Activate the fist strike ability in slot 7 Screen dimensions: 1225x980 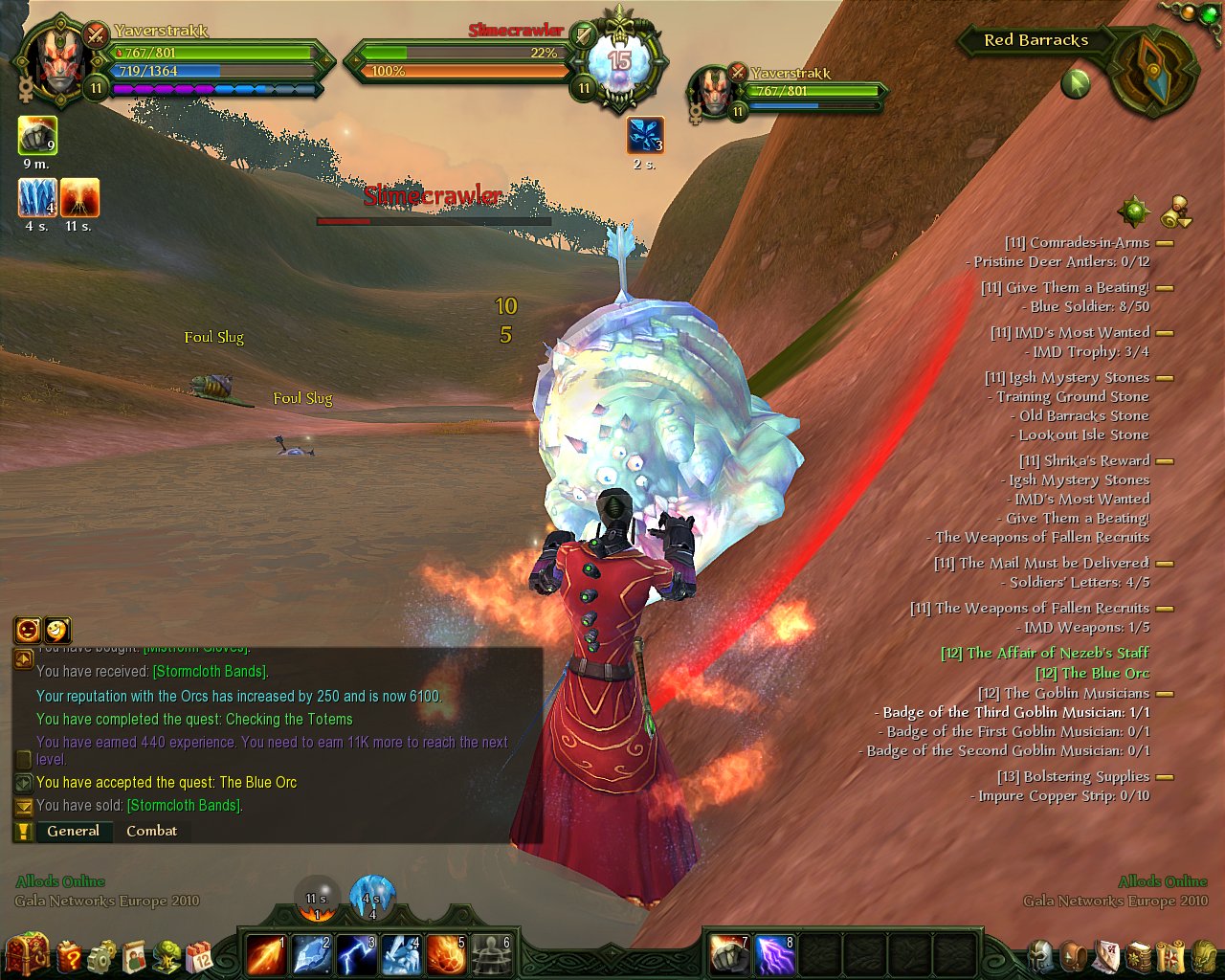tap(728, 954)
